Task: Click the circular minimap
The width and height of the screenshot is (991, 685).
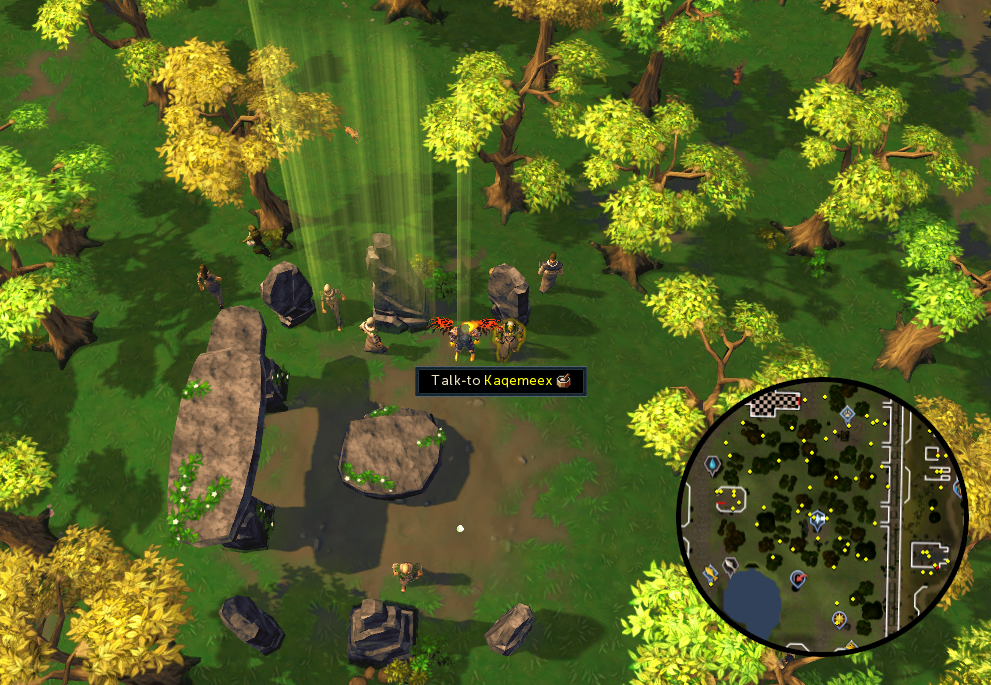Action: (x=822, y=516)
